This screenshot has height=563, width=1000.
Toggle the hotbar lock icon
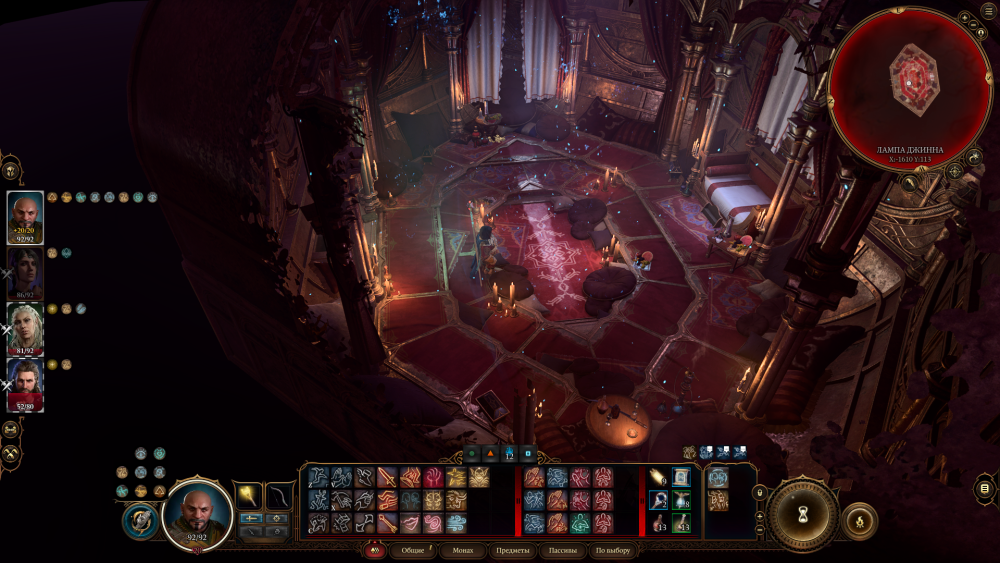pyautogui.click(x=759, y=491)
